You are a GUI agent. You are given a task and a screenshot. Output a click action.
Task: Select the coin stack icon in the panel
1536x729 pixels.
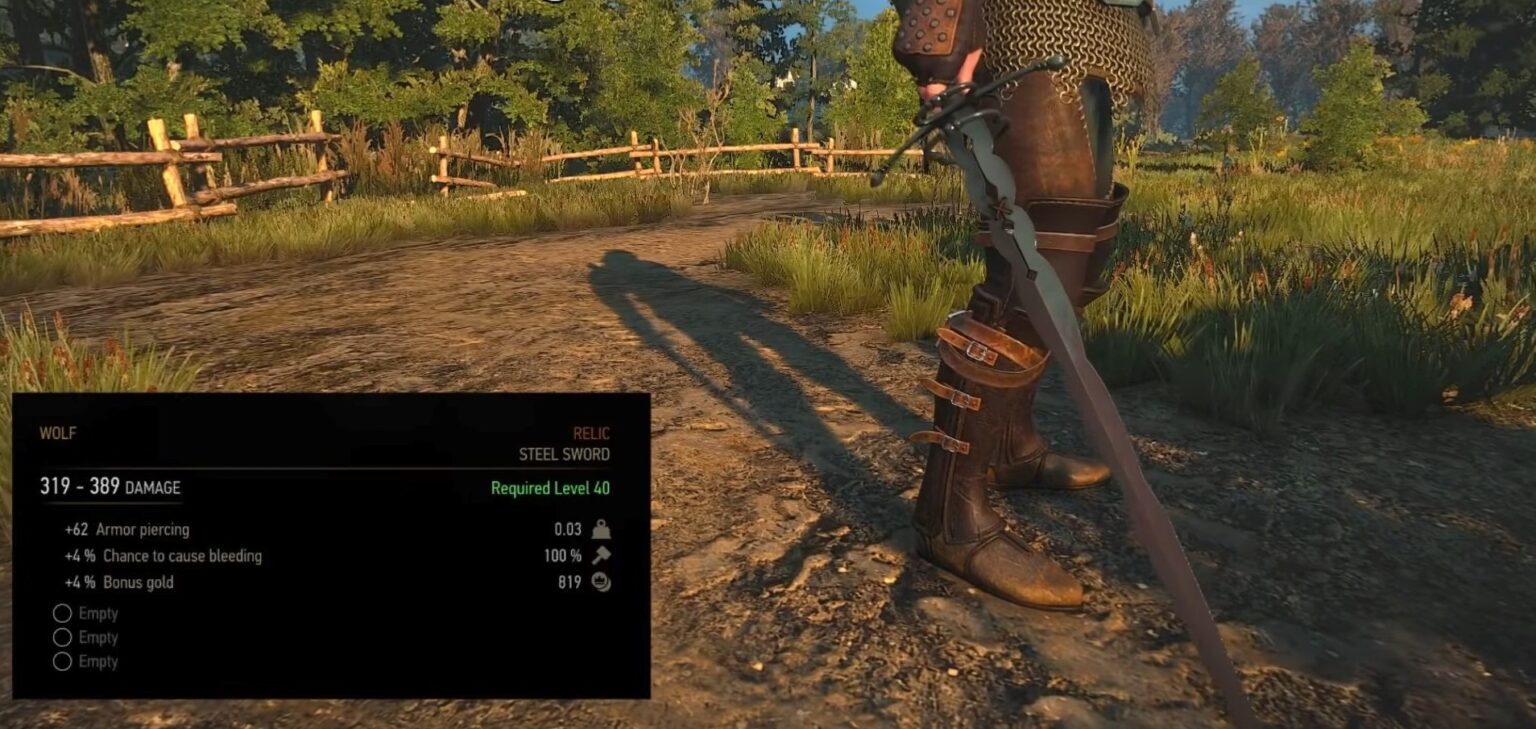(x=599, y=581)
